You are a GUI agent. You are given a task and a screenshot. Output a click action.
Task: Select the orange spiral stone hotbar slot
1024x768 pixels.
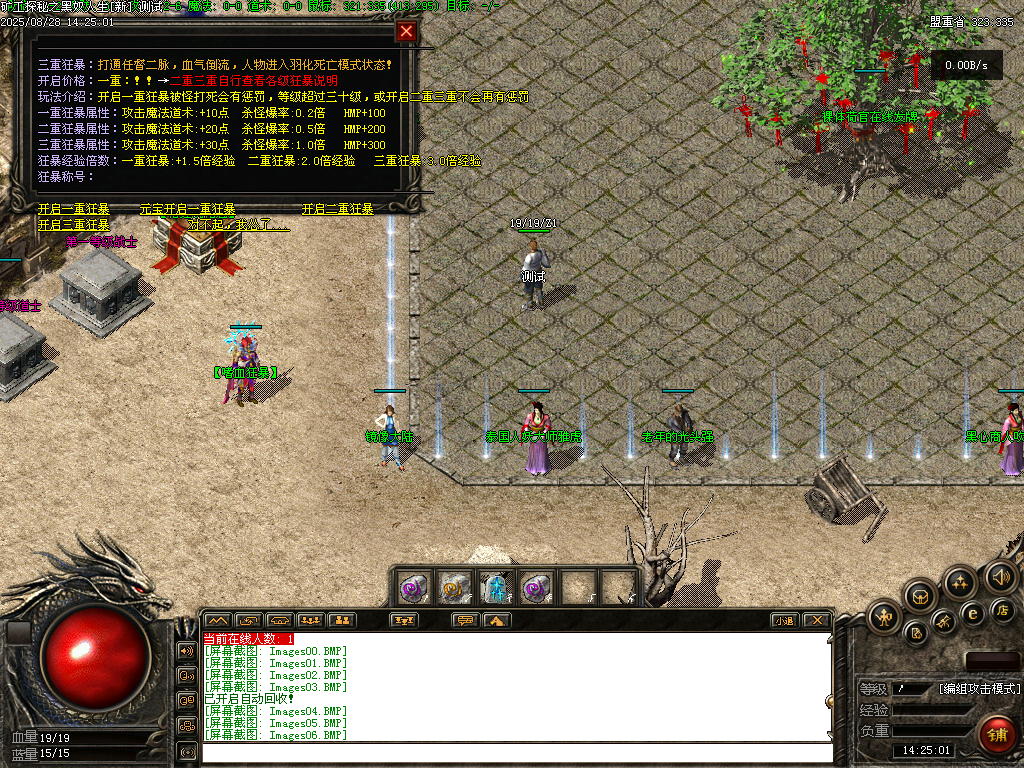tap(455, 587)
